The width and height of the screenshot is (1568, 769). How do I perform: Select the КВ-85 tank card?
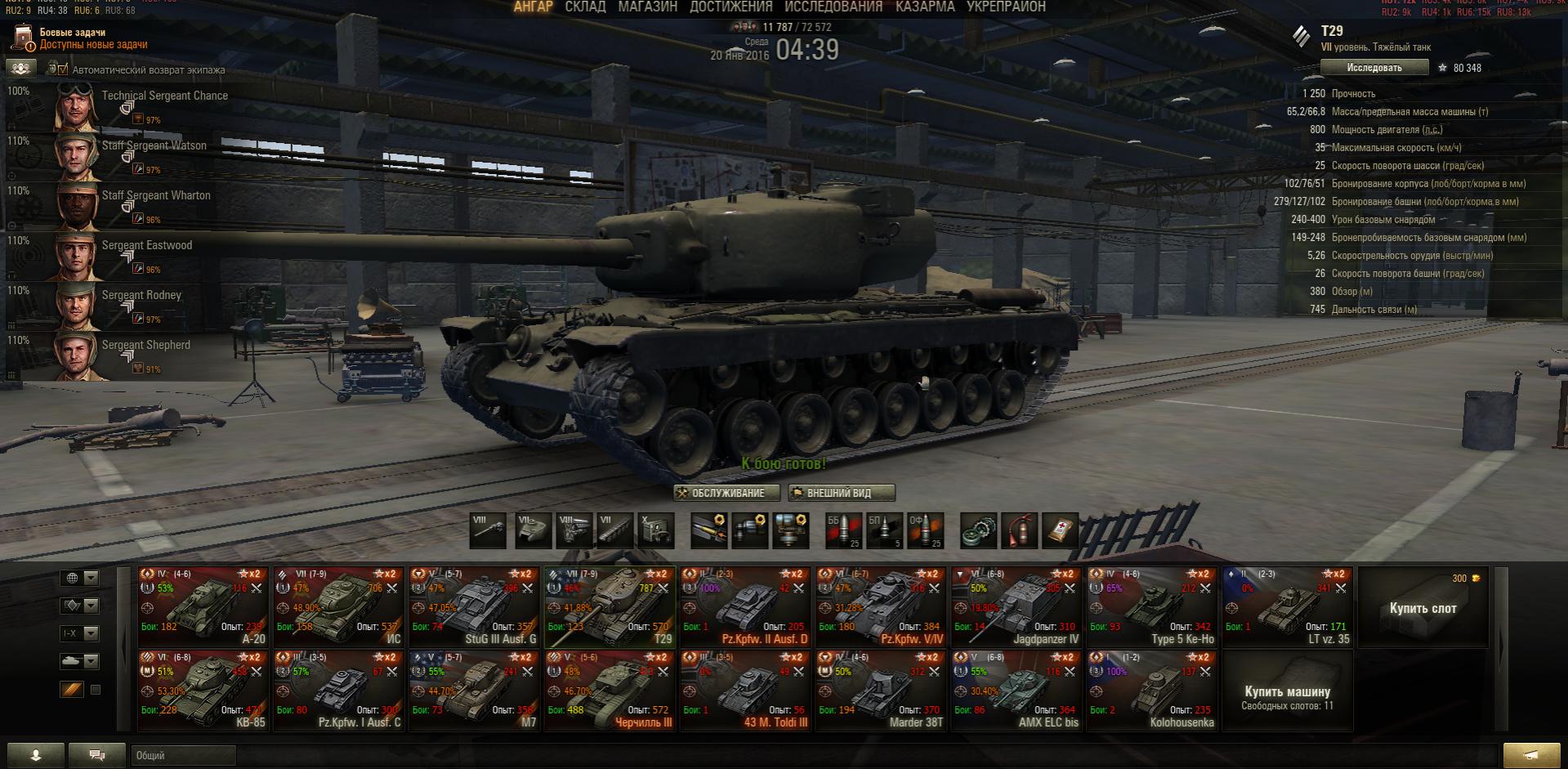pyautogui.click(x=203, y=690)
